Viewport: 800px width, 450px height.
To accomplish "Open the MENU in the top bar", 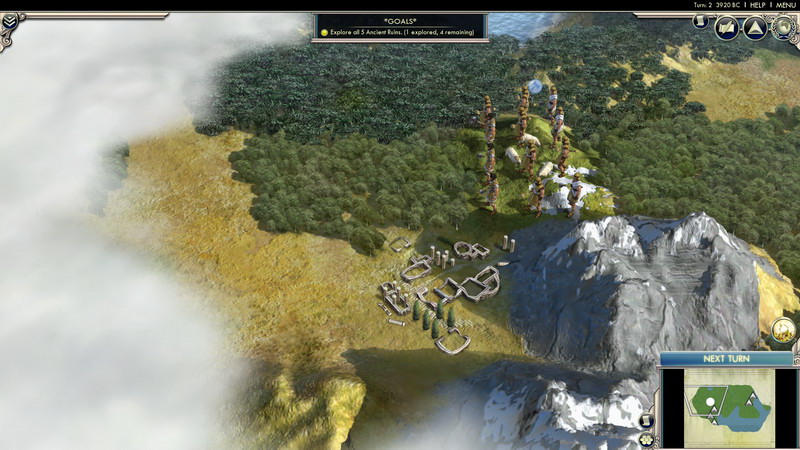I will [x=786, y=6].
